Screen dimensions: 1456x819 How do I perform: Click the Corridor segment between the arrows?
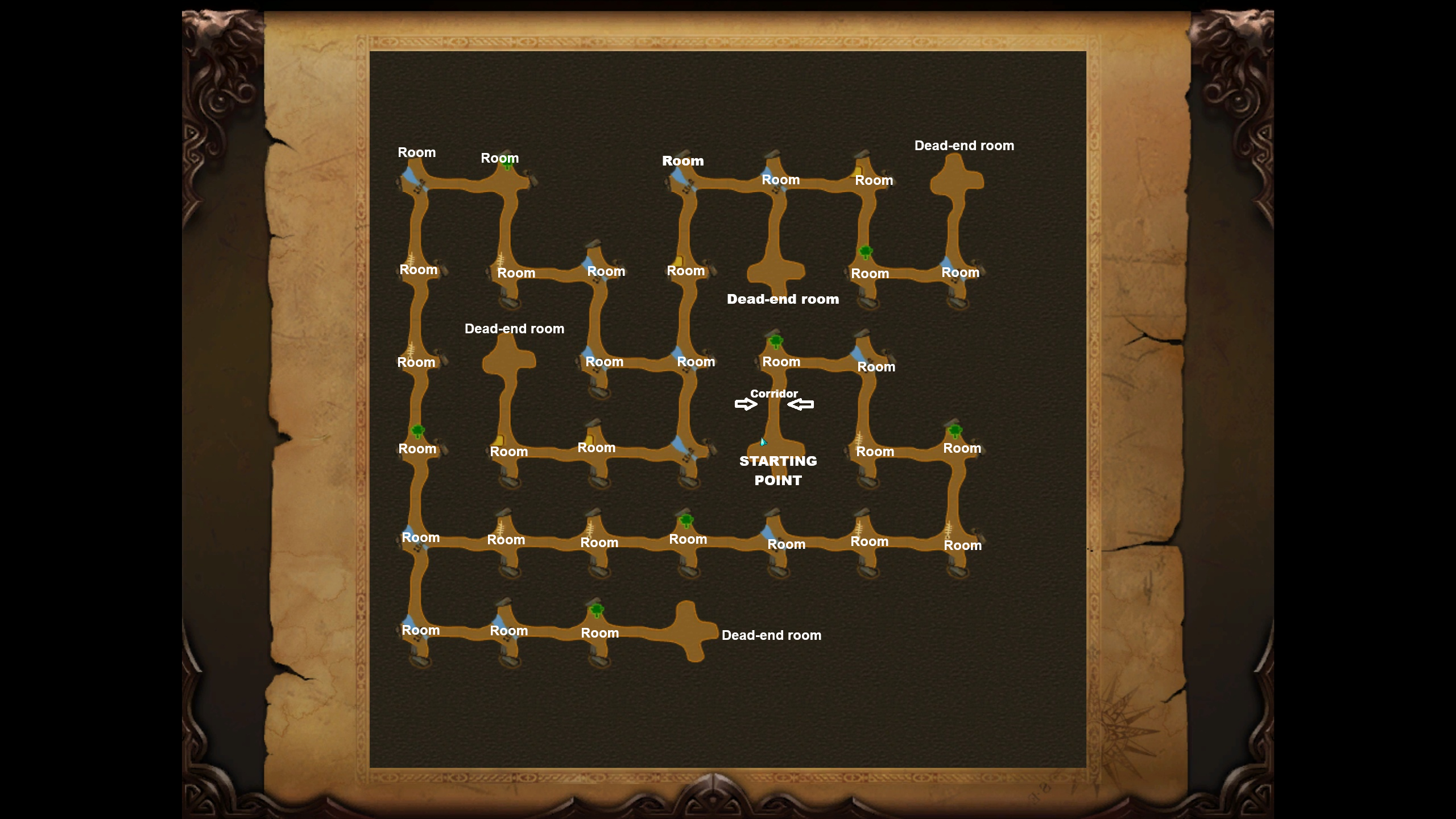tap(774, 405)
